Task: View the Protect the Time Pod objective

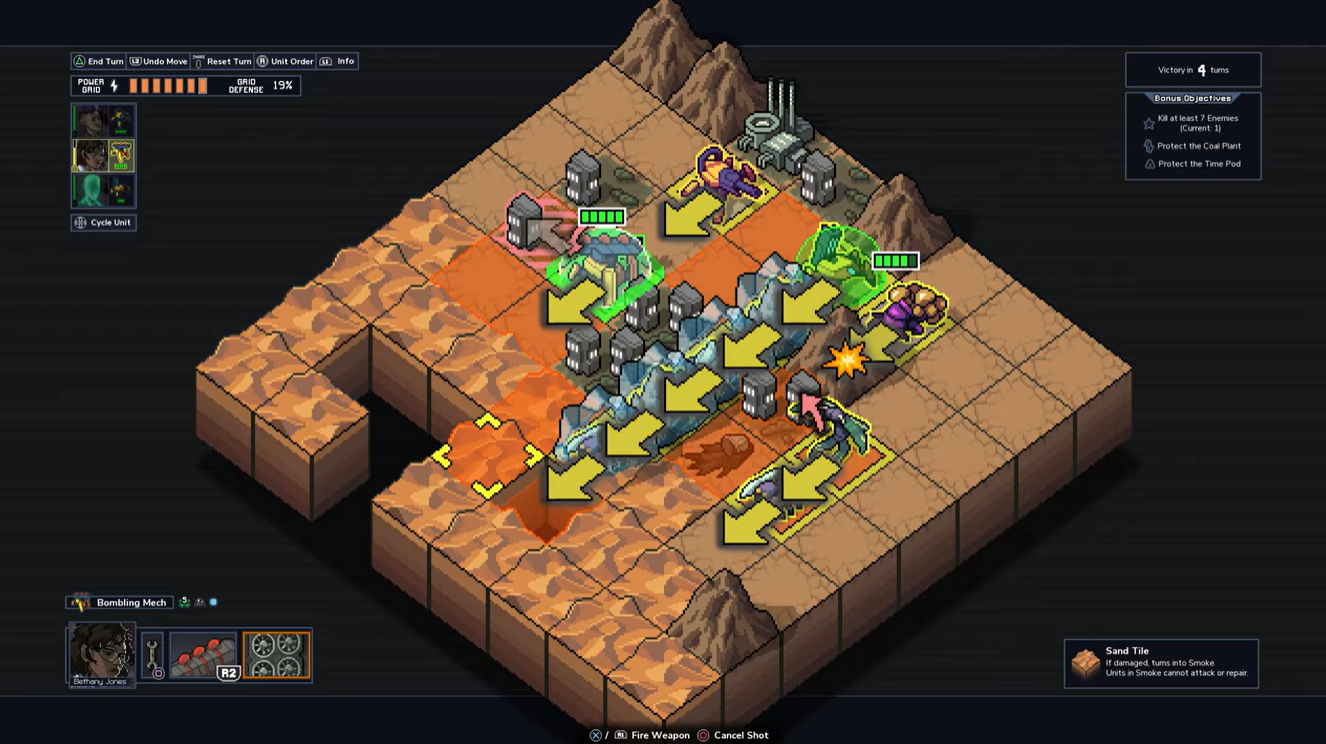Action: 1198,164
